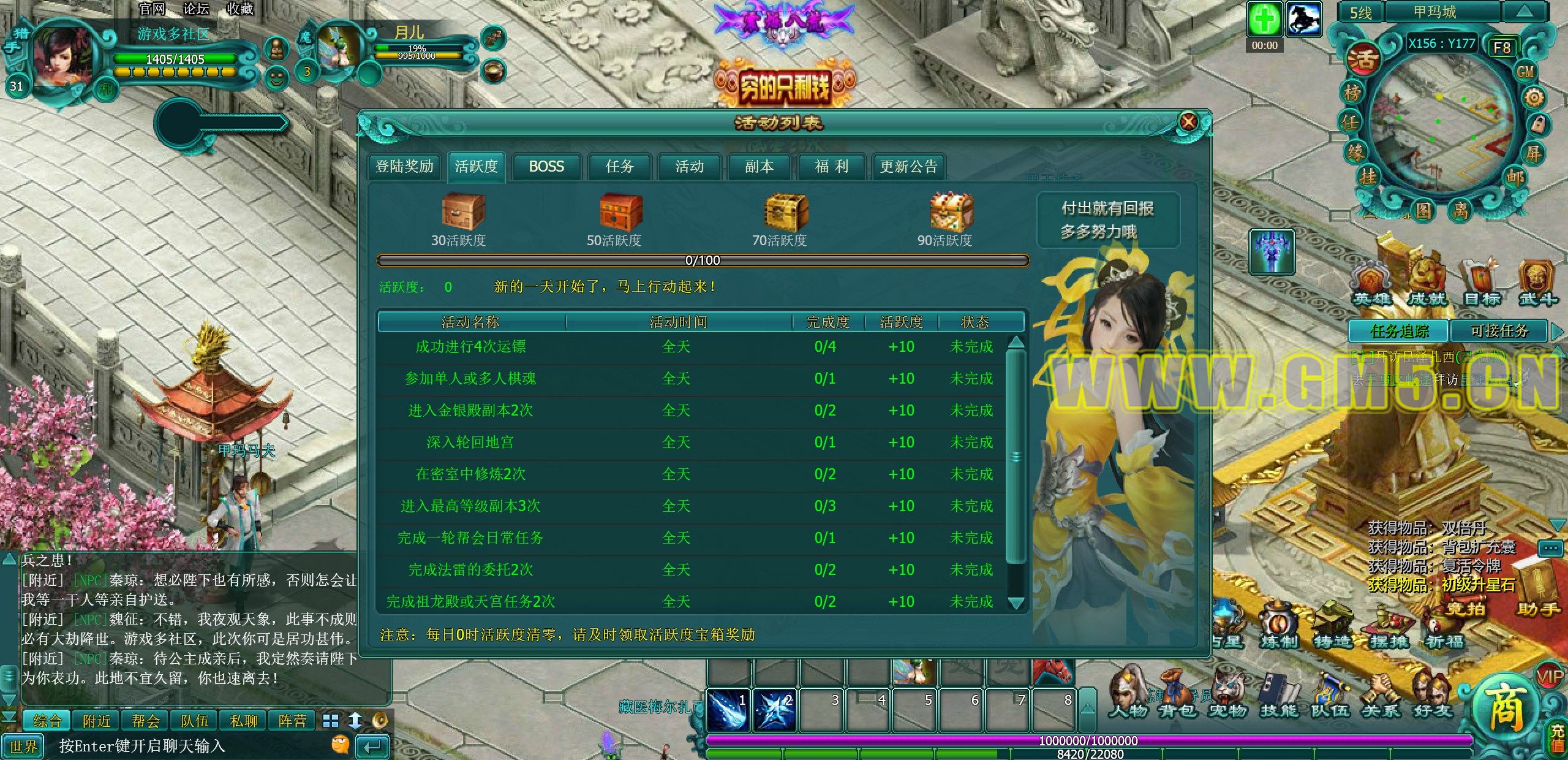Claim the 90活跃度 jeweled chest
This screenshot has height=760, width=1568.
951,211
